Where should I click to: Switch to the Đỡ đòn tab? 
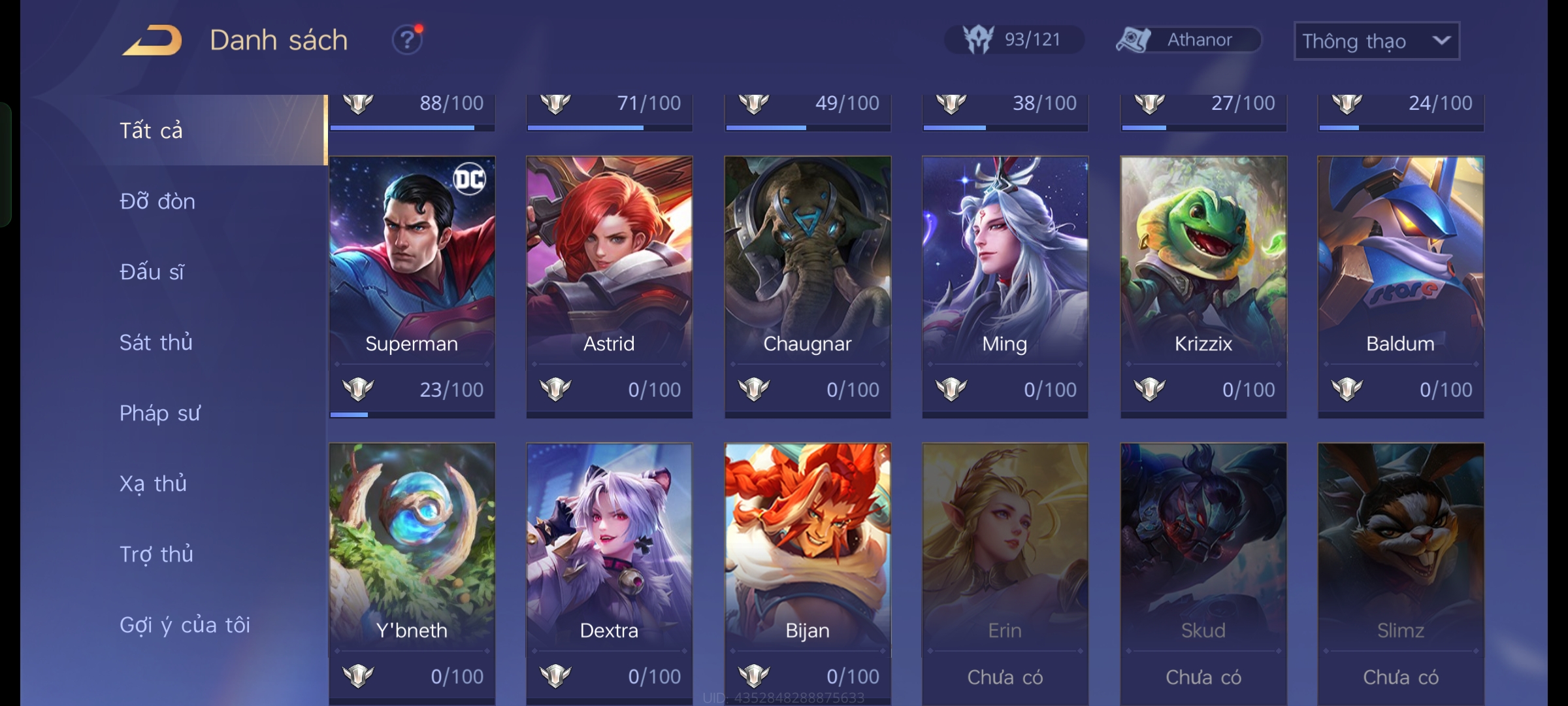click(157, 201)
